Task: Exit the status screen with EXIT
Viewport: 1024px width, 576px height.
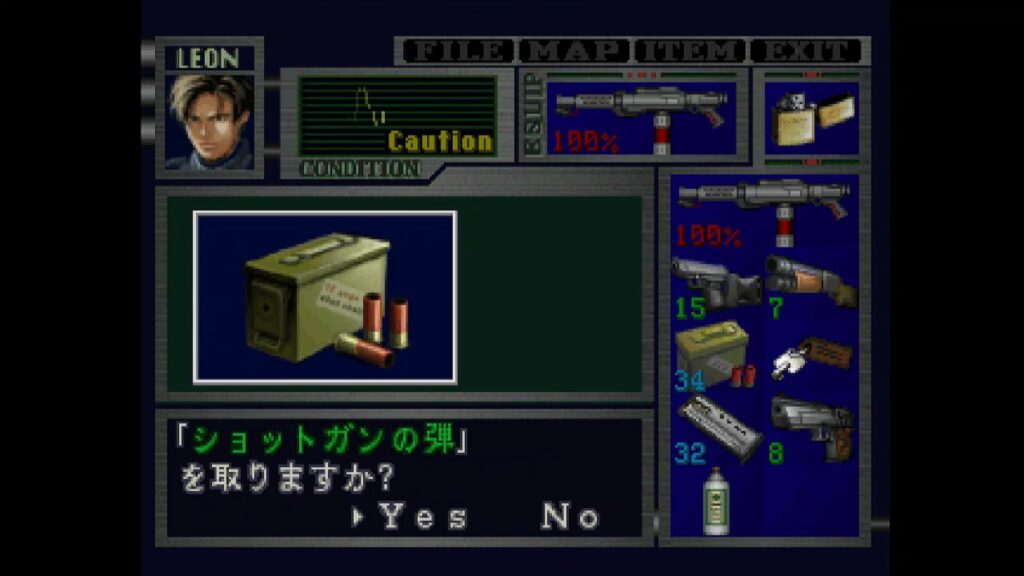Action: click(808, 51)
